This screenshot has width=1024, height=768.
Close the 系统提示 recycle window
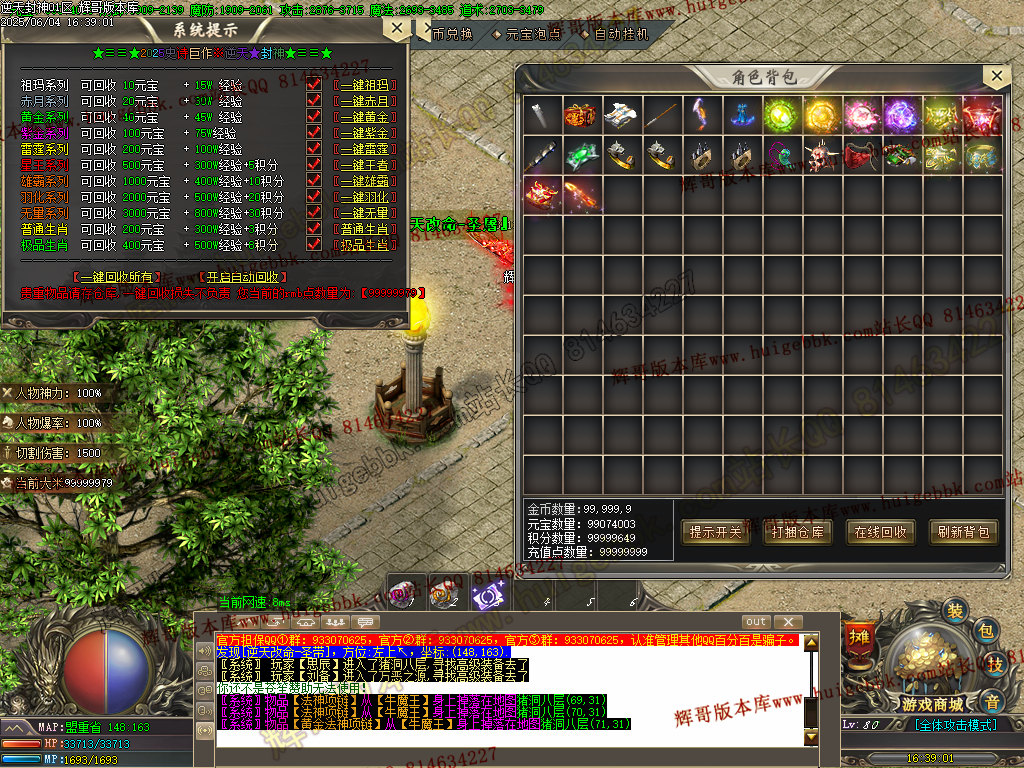(x=397, y=28)
